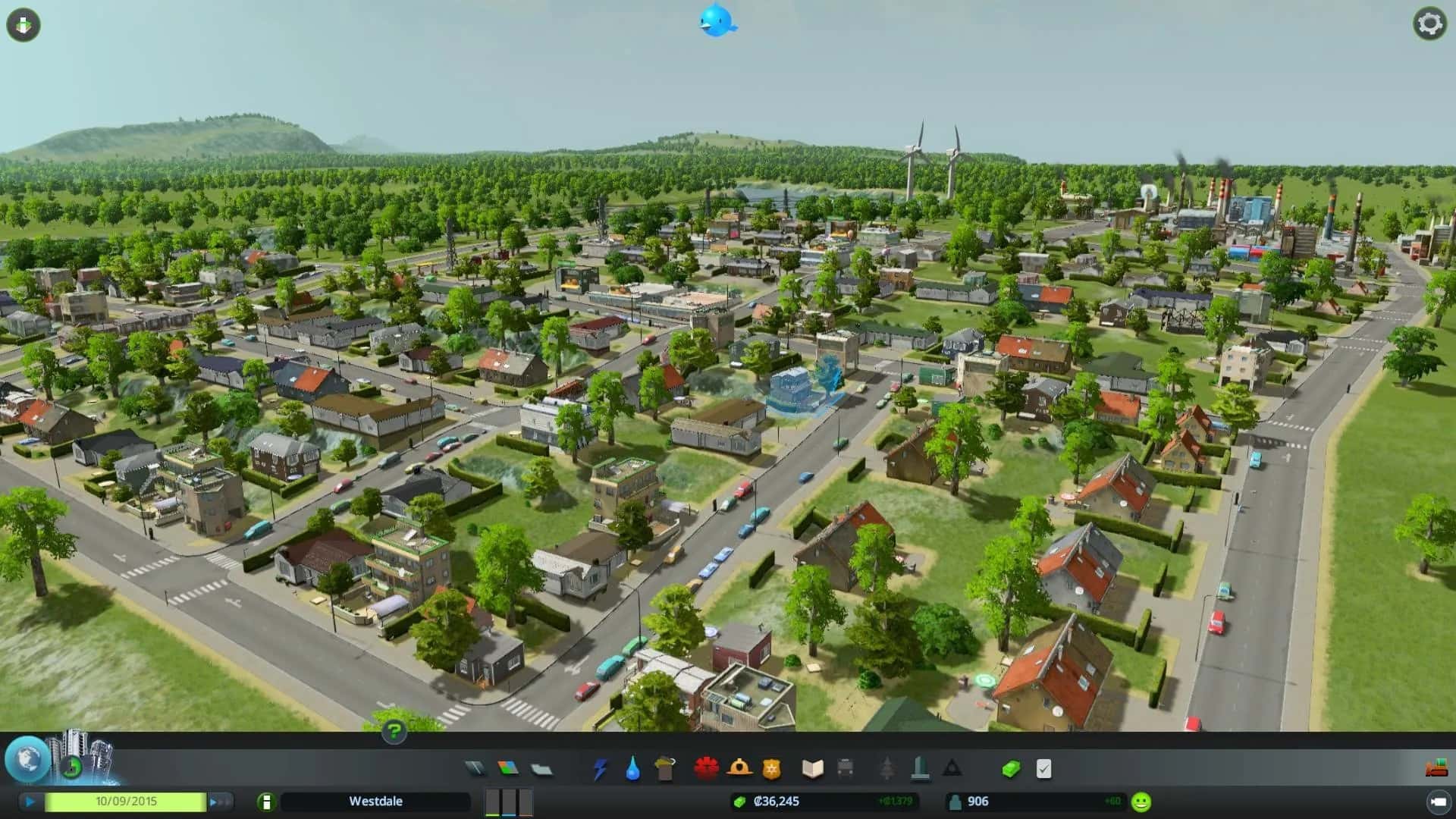Open the Garbage services menu
Viewport: 1456px width, 819px height.
(664, 768)
